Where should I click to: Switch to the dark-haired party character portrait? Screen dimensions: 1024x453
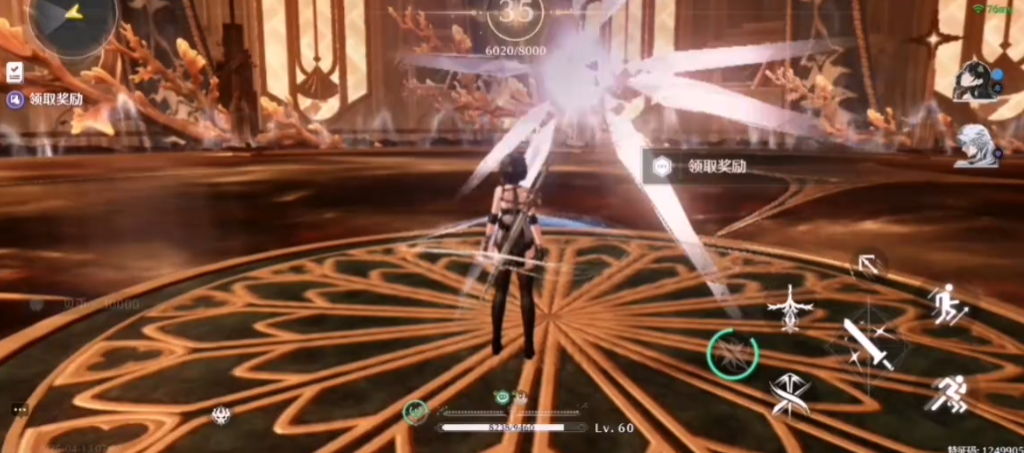click(x=975, y=83)
